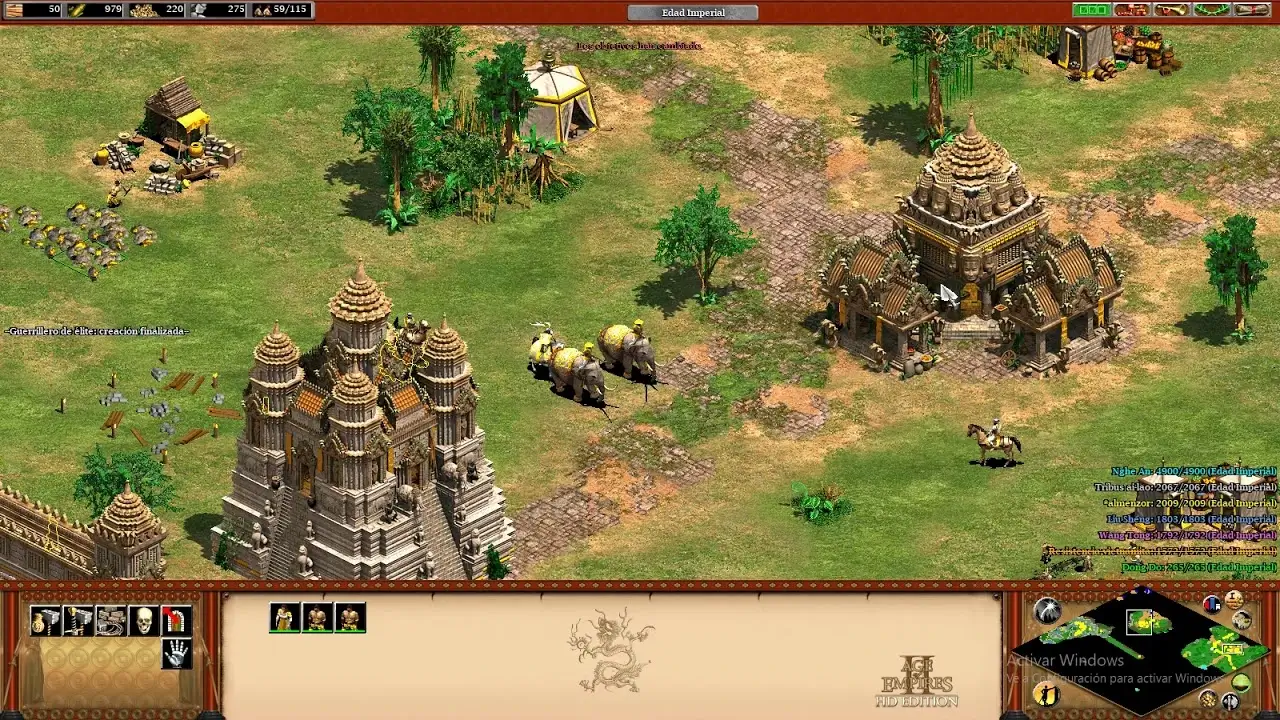
Task: Click the red ungarrison arrow icon
Action: pyautogui.click(x=176, y=620)
